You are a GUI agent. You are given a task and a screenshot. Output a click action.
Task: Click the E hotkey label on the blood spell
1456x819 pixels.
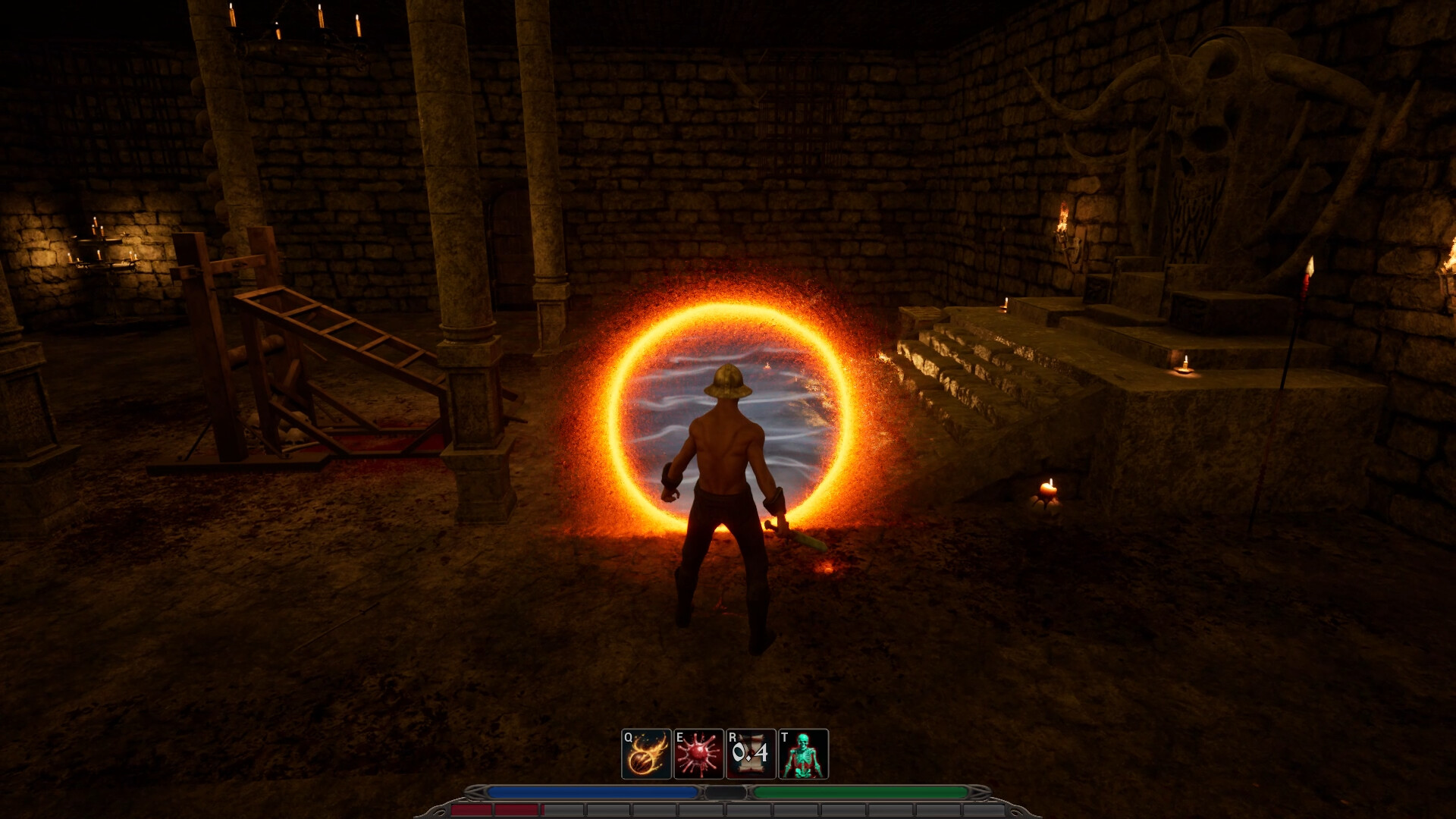(679, 736)
